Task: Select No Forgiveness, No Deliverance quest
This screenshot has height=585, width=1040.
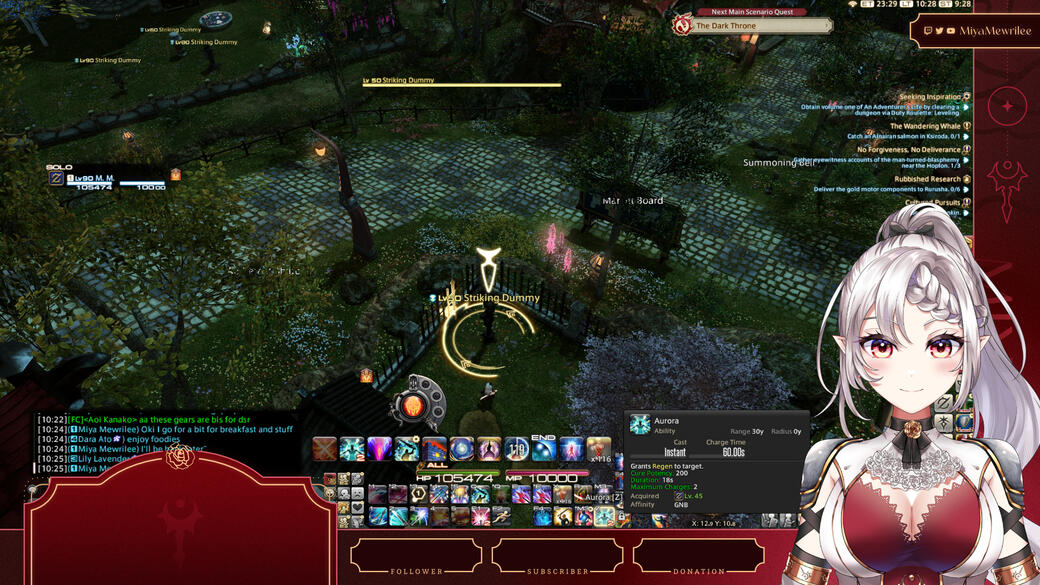Action: (x=910, y=150)
